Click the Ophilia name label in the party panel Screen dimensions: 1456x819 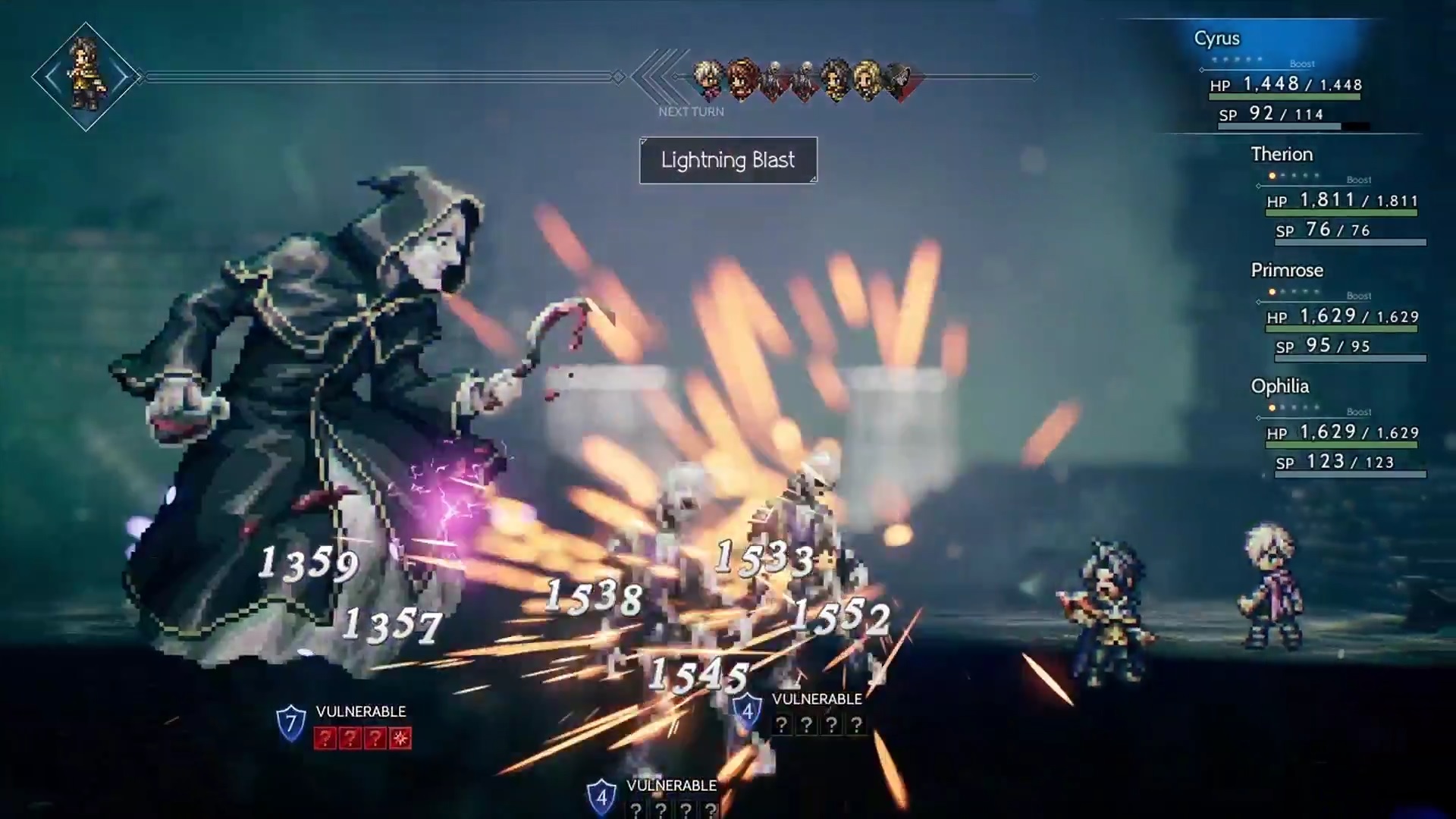[x=1279, y=387]
